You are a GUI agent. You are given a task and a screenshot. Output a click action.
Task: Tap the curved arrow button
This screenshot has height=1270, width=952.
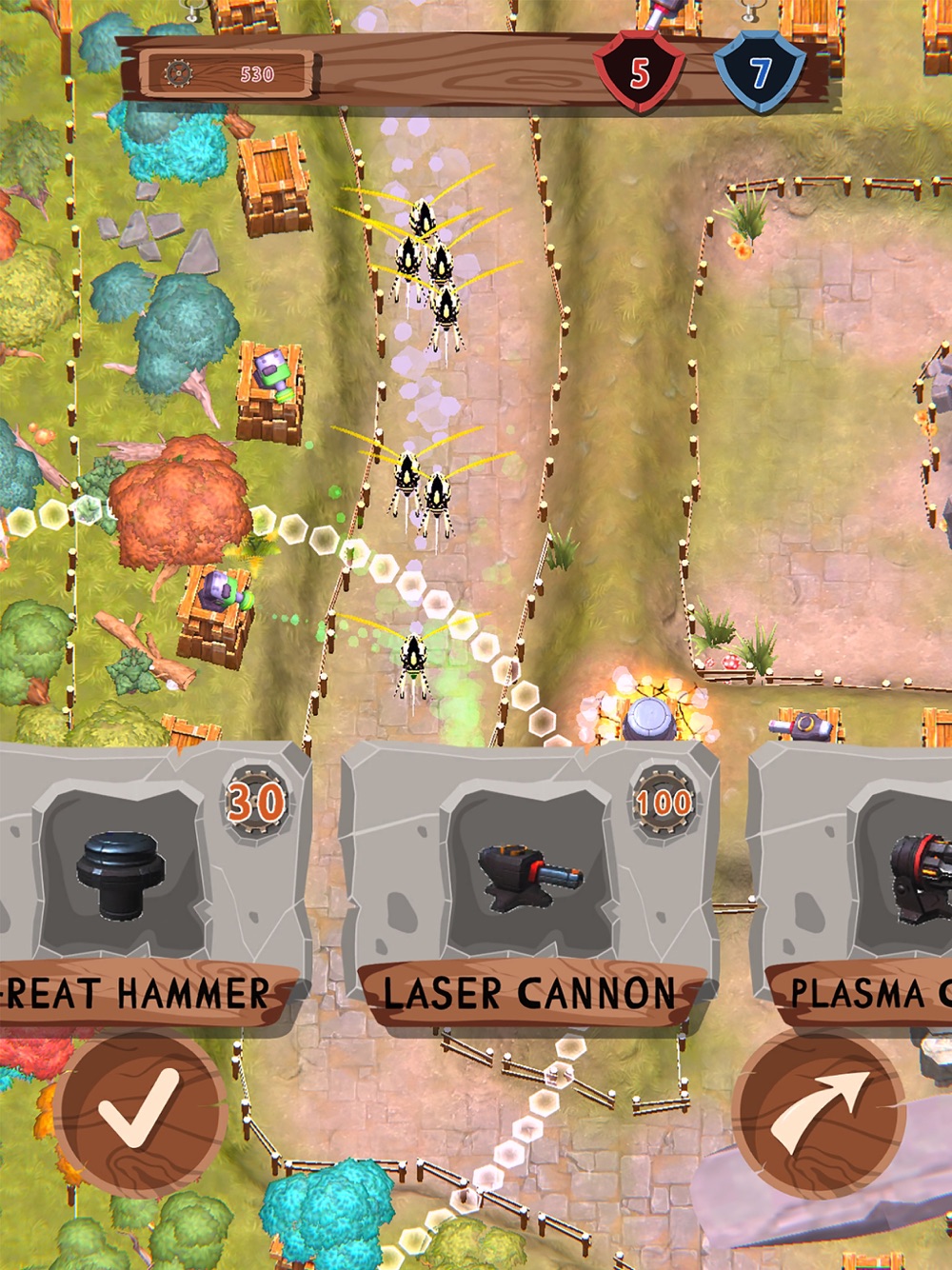pyautogui.click(x=819, y=1110)
